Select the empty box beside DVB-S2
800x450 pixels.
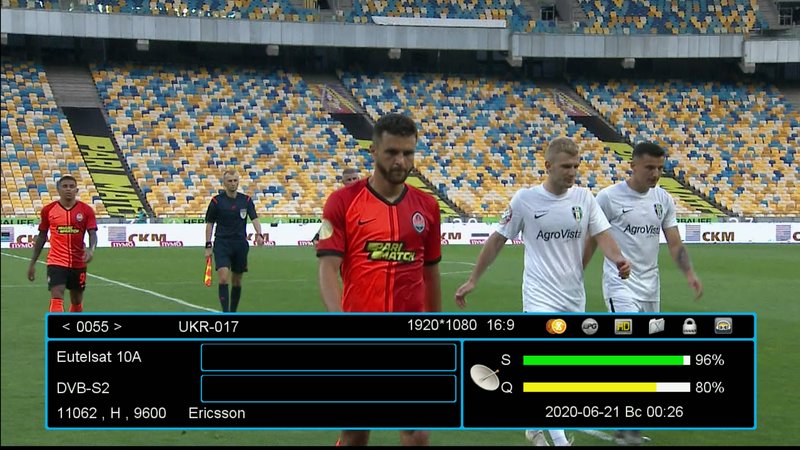coord(328,388)
